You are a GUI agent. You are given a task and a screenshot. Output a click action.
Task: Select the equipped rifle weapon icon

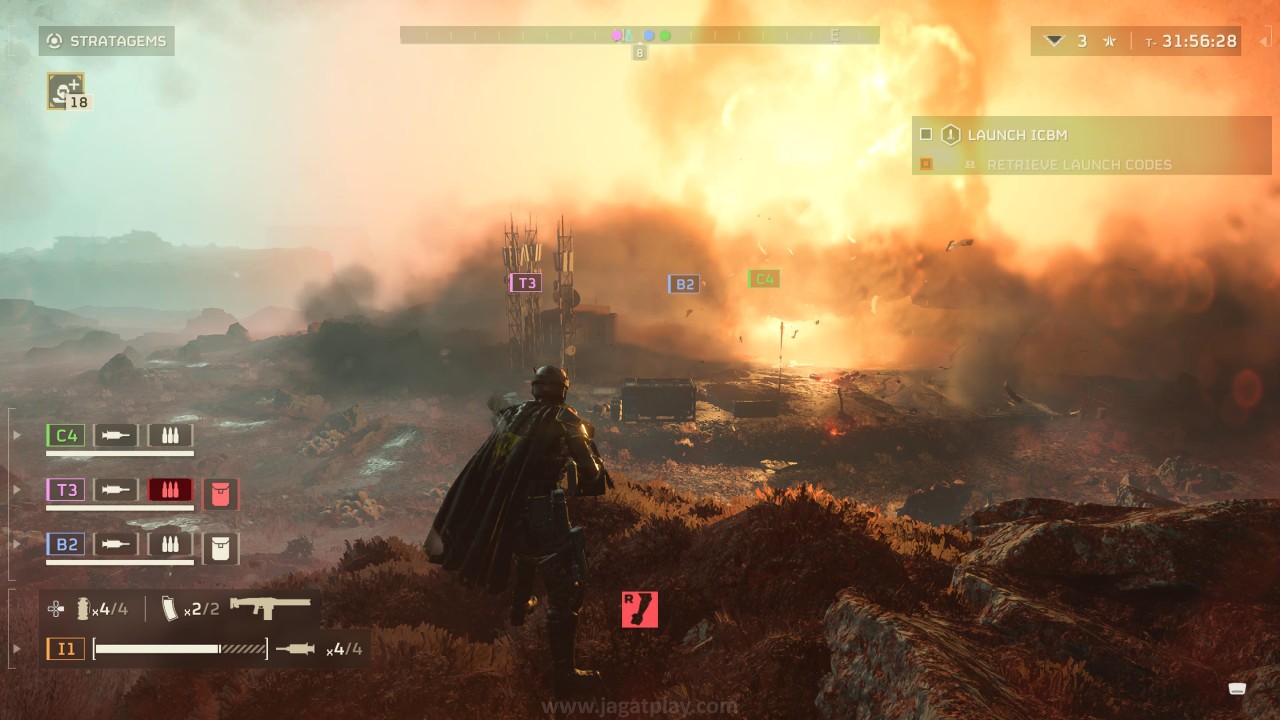click(x=269, y=607)
